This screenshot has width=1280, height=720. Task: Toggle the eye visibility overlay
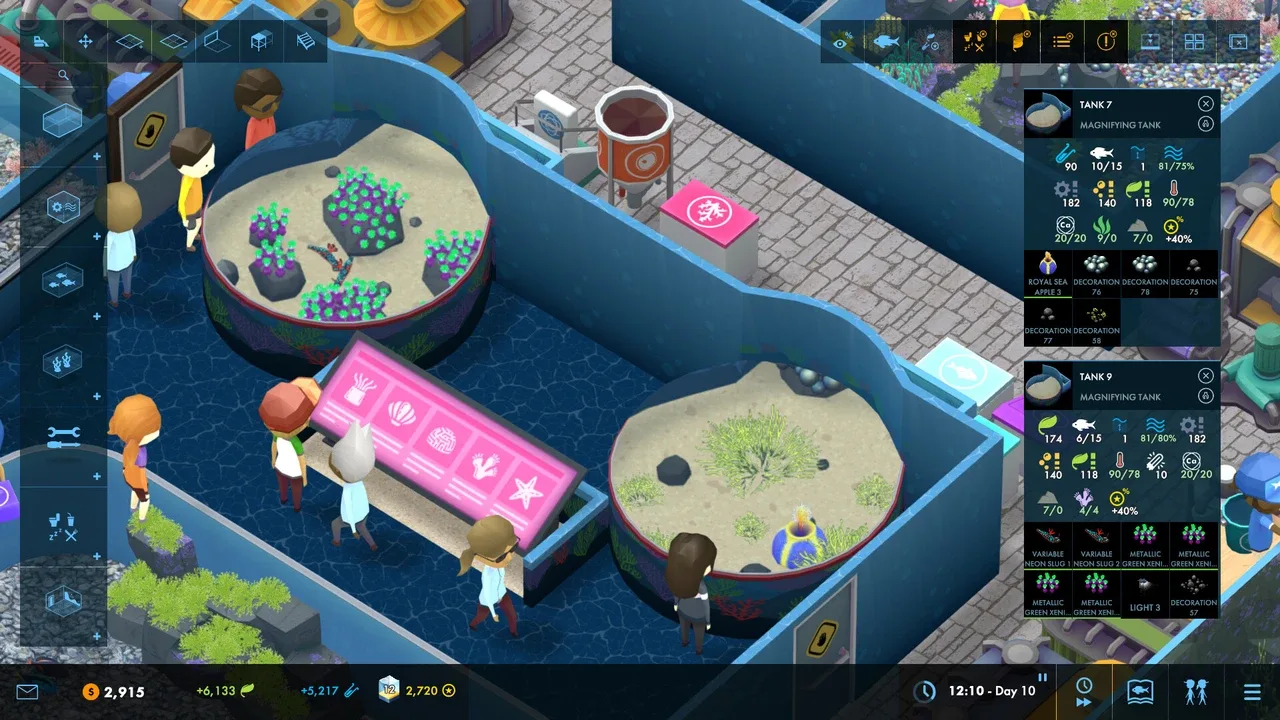[x=841, y=42]
